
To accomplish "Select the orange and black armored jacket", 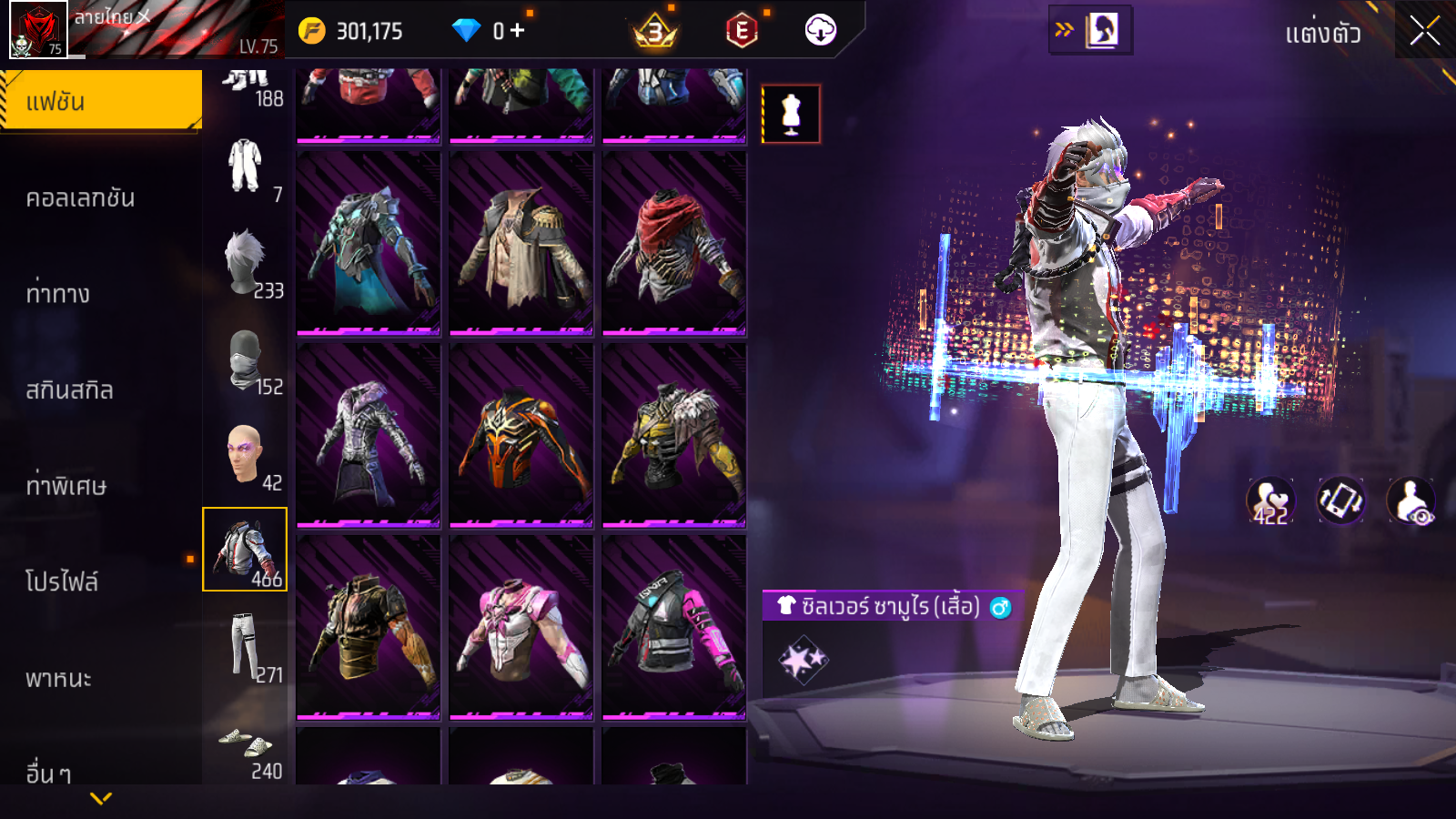I will (521, 435).
